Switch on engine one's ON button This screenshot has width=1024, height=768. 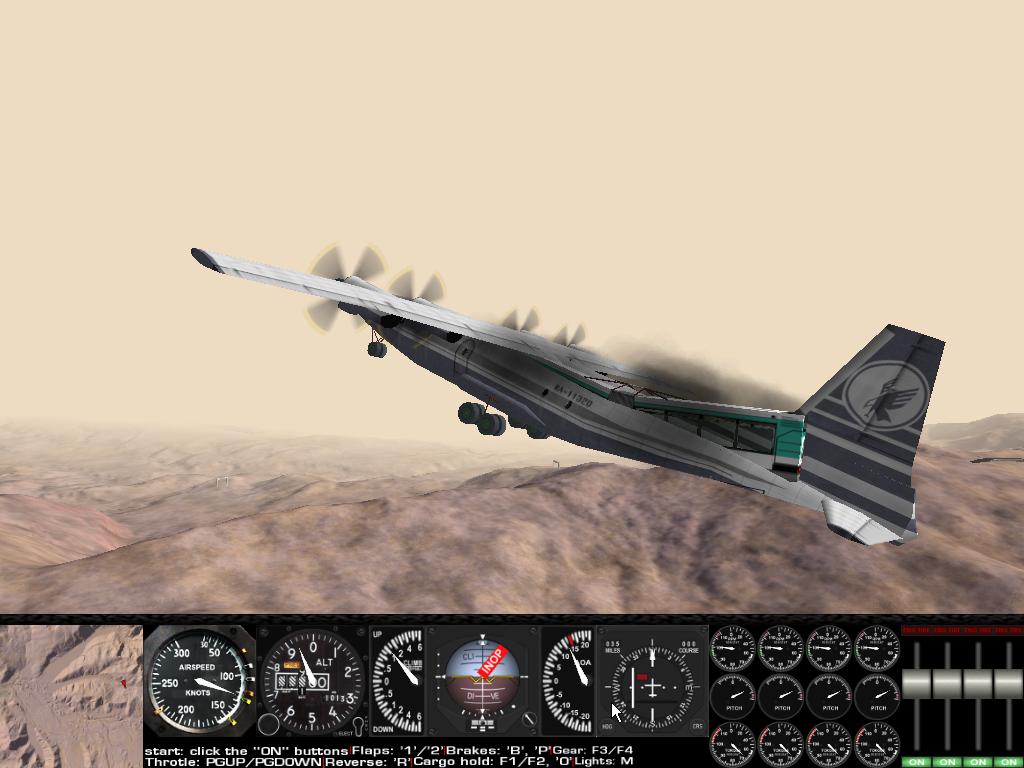(x=916, y=762)
